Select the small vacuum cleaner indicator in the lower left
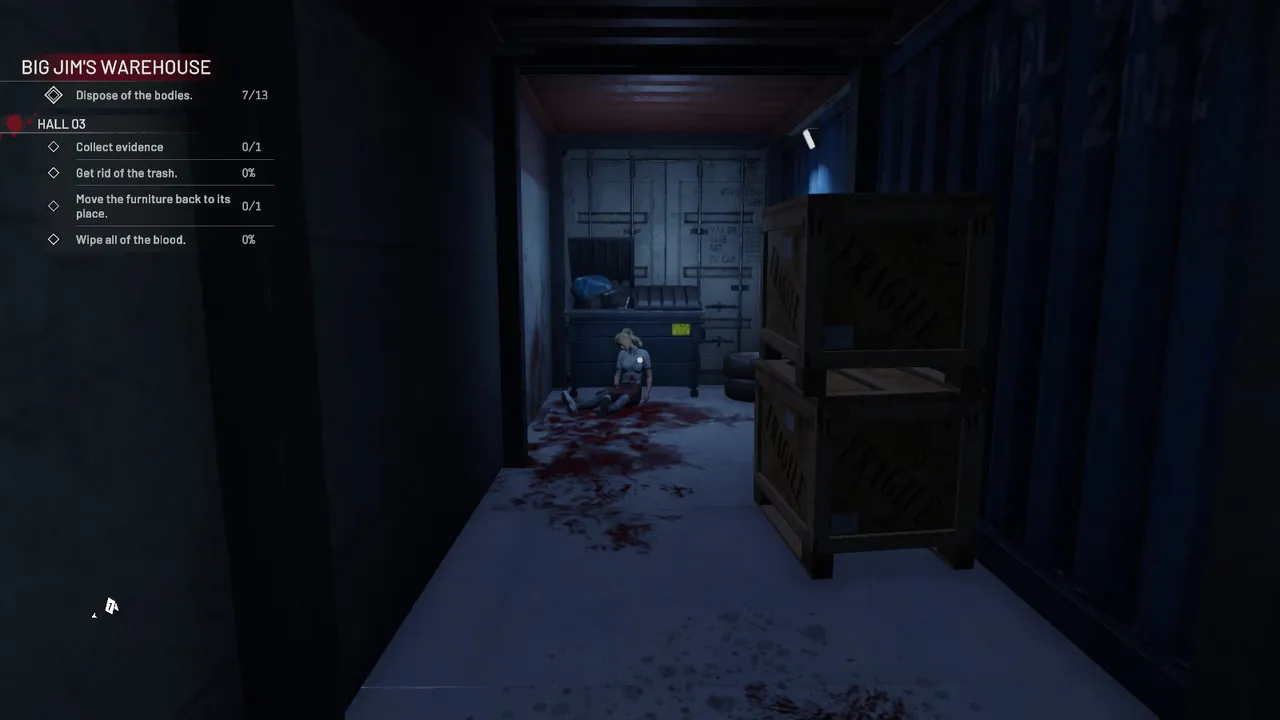The height and width of the screenshot is (720, 1280). click(110, 607)
